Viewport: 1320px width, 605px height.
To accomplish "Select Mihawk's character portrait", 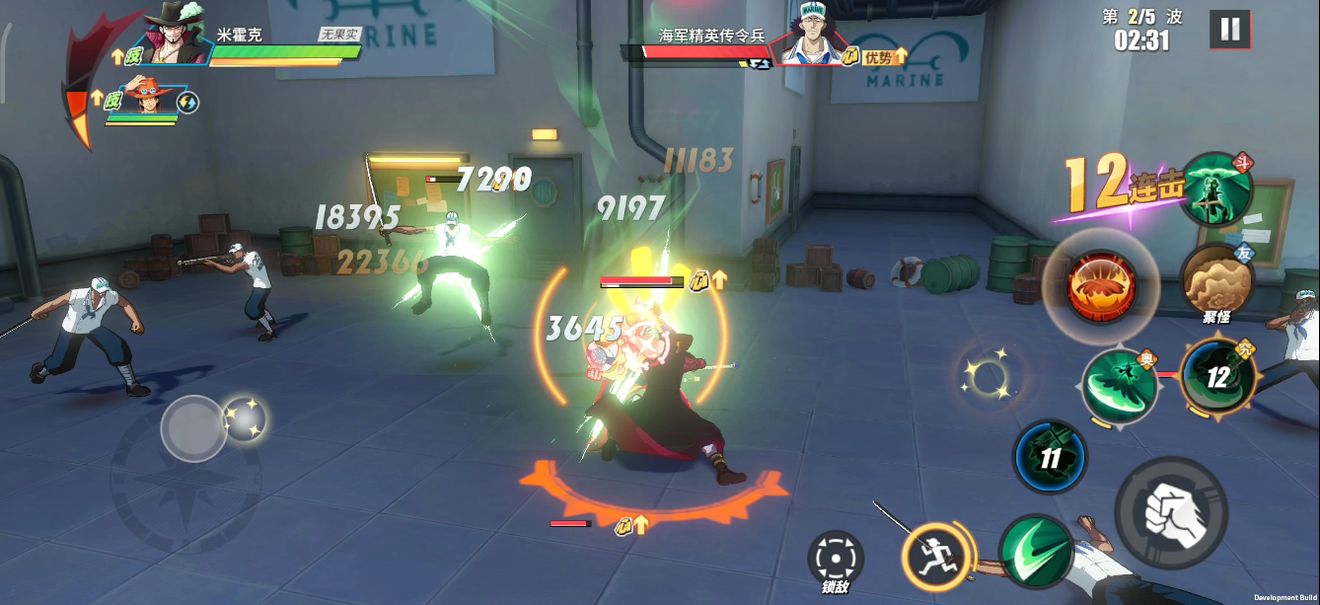I will pyautogui.click(x=176, y=36).
